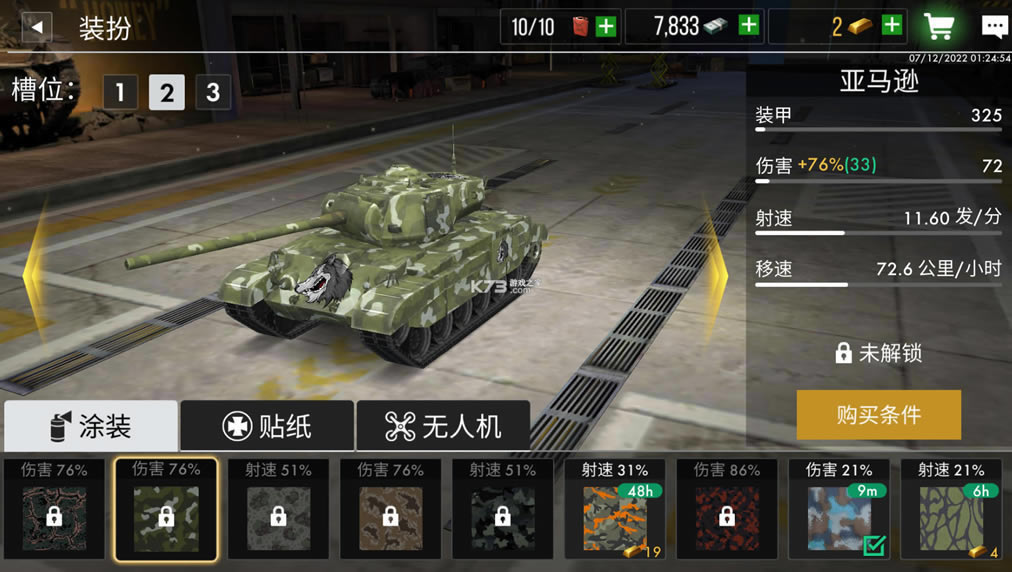
Task: Show next tank with right yellow arrow
Action: (718, 270)
